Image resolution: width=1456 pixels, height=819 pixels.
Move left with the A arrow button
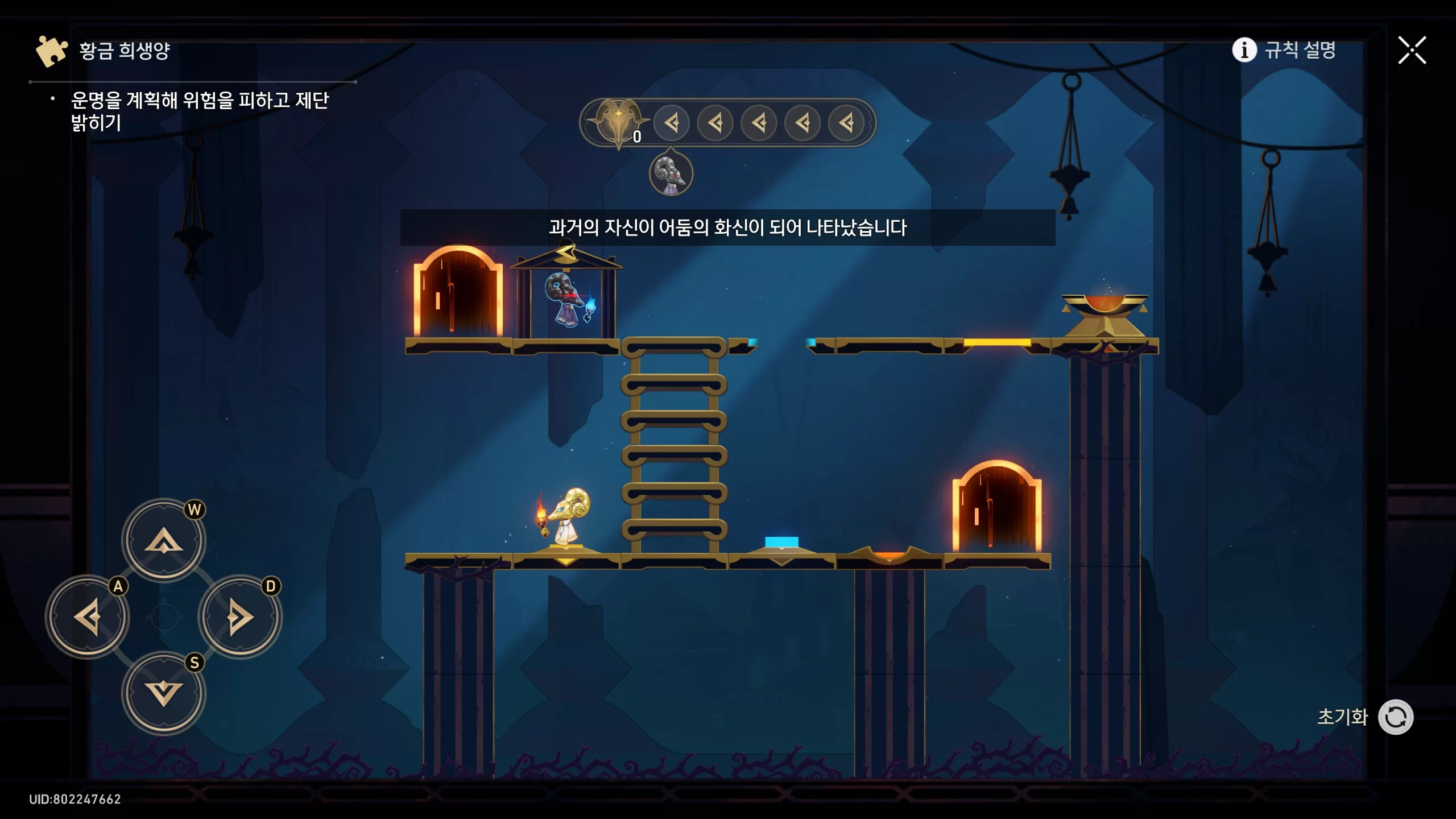tap(88, 617)
